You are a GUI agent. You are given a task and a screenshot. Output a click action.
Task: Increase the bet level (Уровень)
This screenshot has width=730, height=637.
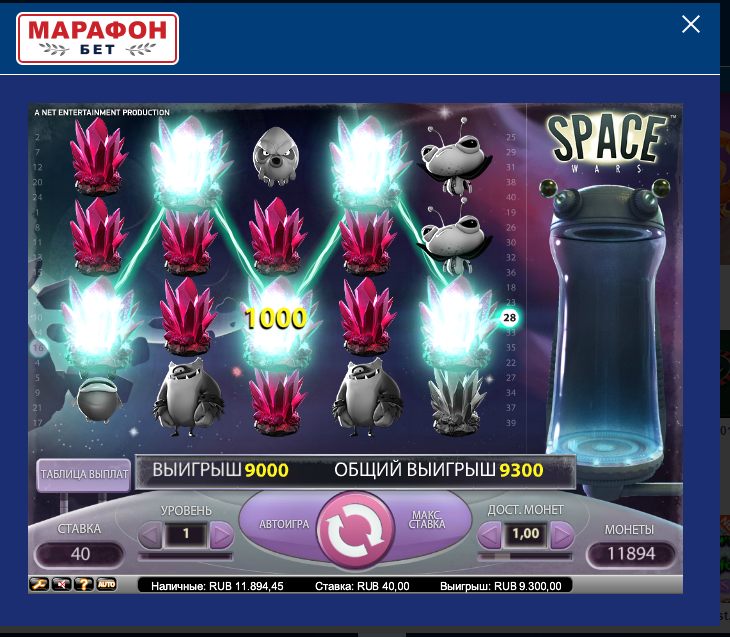coord(222,535)
